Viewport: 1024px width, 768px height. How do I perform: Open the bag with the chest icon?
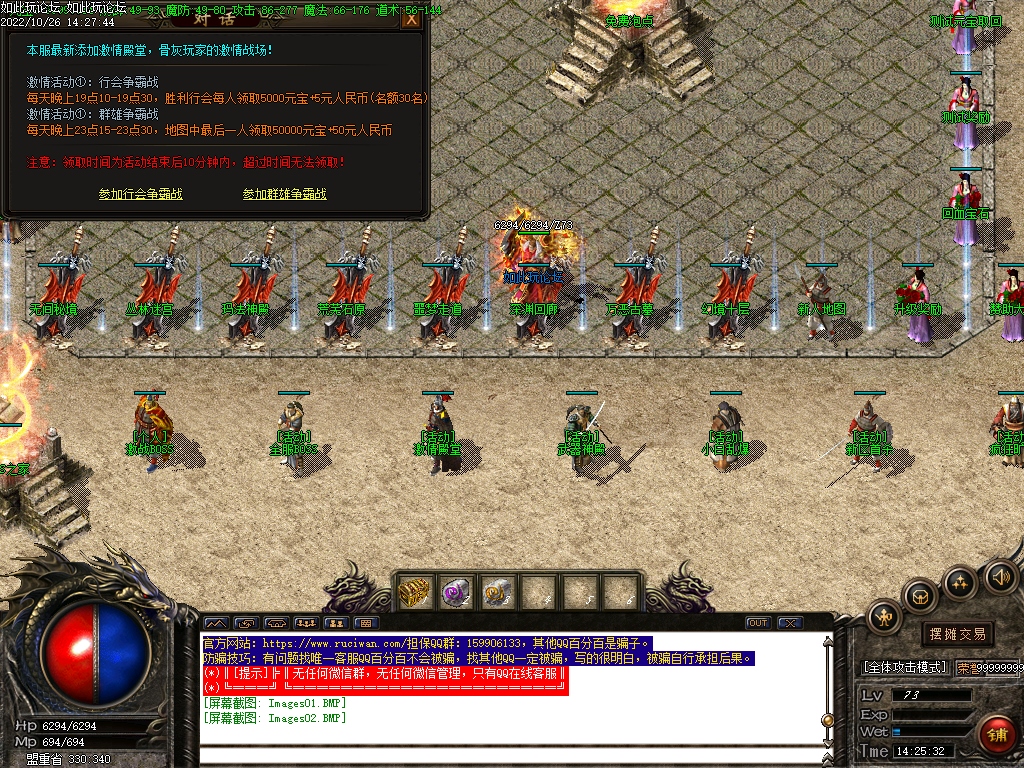(920, 597)
